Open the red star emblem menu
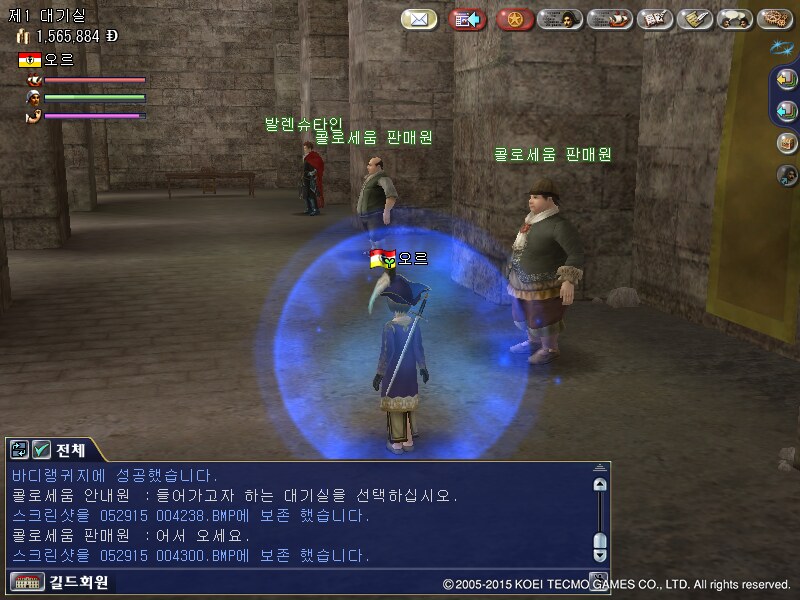The width and height of the screenshot is (800, 600). [x=514, y=19]
